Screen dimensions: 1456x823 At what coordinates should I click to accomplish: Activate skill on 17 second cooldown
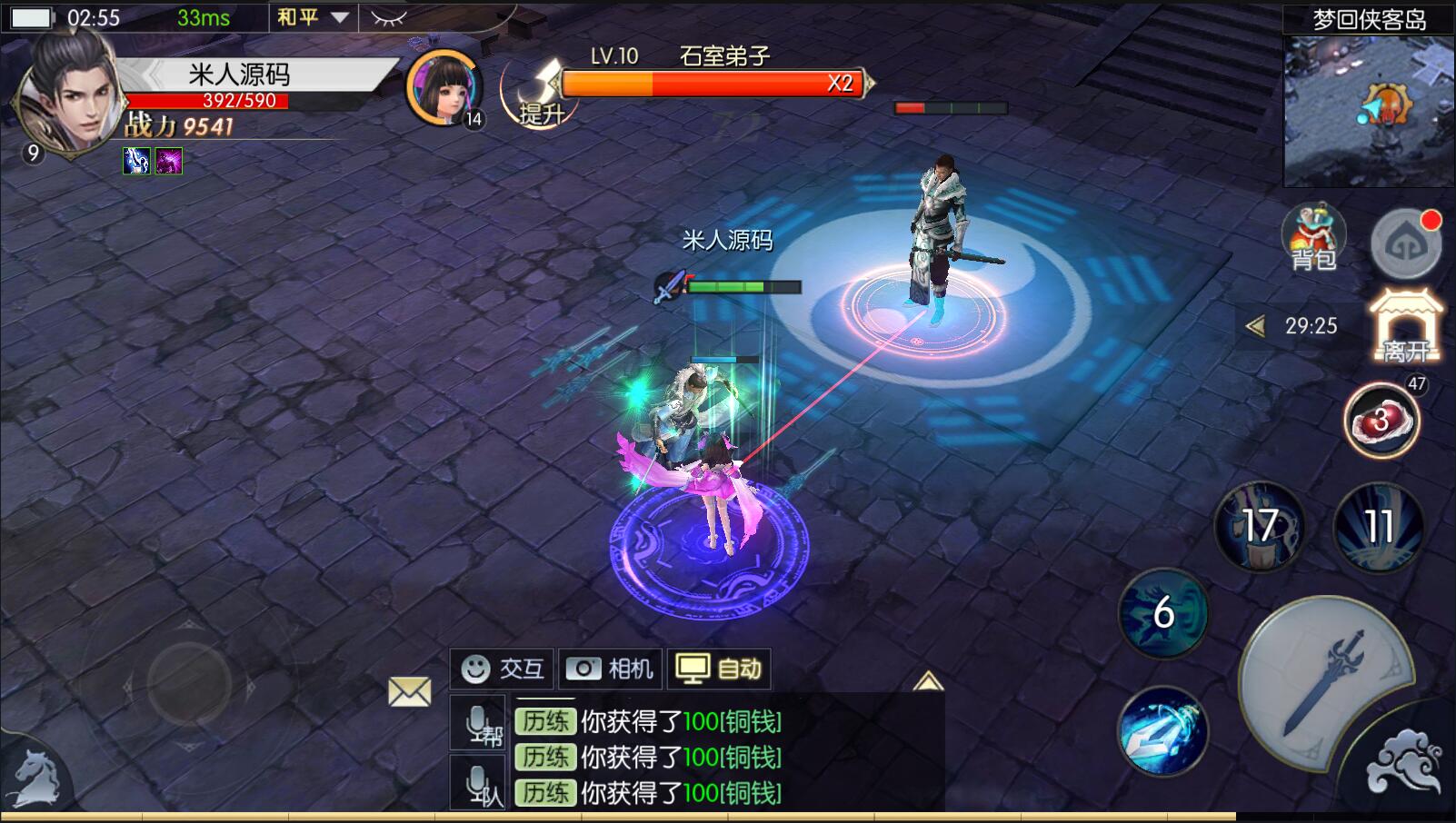(x=1260, y=526)
